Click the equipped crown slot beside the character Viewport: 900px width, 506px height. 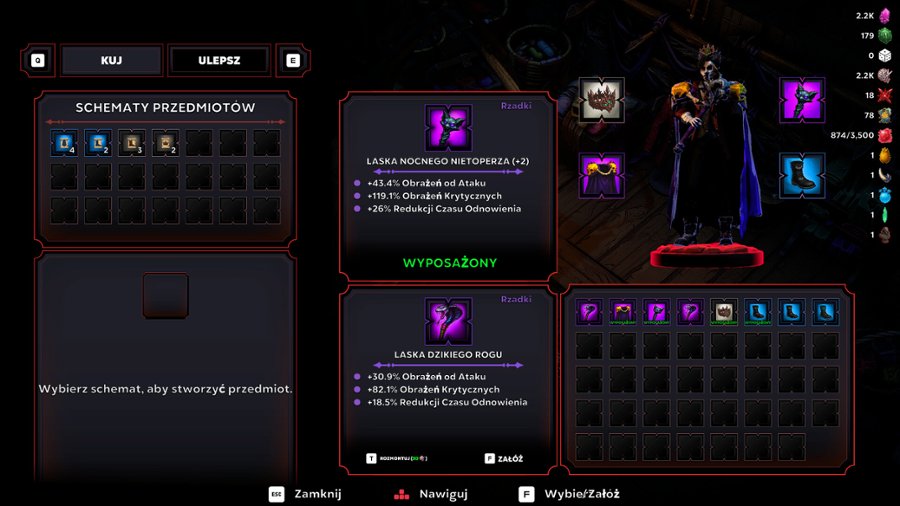601,100
